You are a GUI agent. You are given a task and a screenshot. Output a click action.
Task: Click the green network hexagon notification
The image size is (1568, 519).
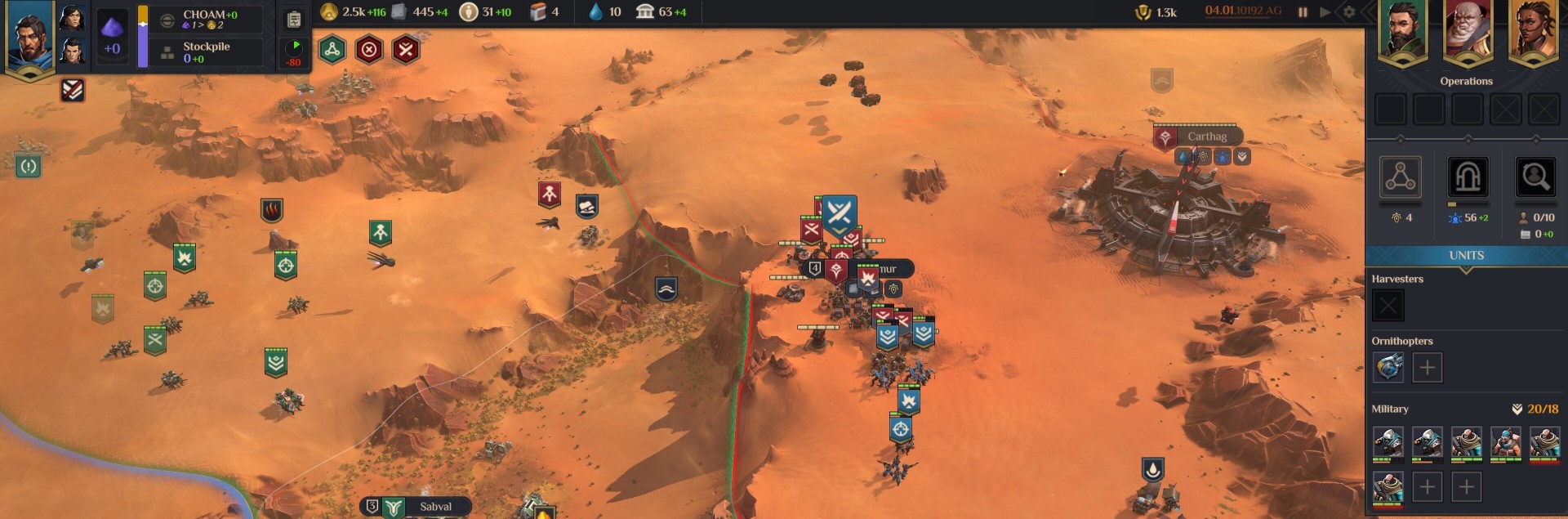[332, 50]
